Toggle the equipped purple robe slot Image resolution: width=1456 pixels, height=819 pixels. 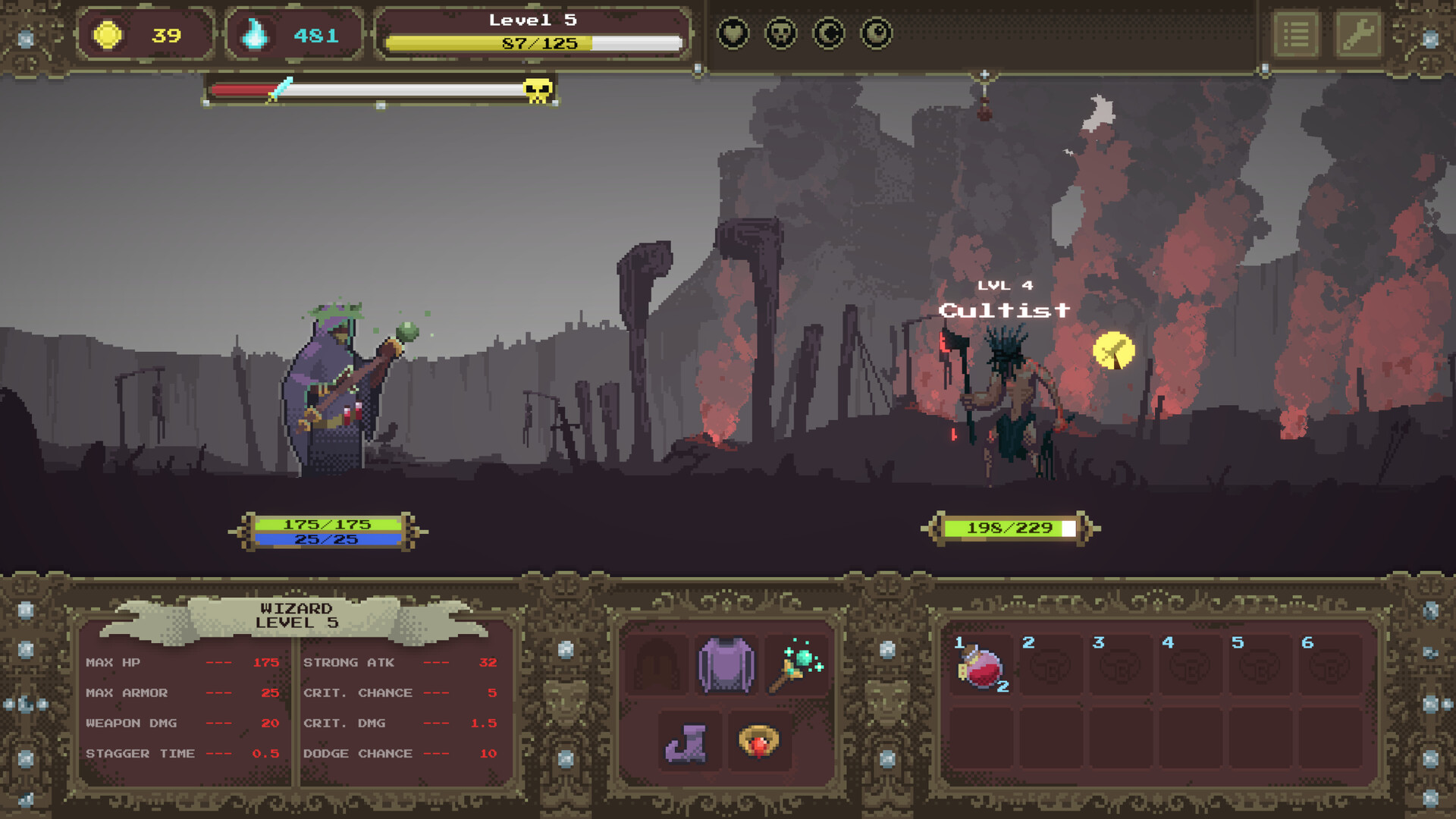pyautogui.click(x=725, y=666)
